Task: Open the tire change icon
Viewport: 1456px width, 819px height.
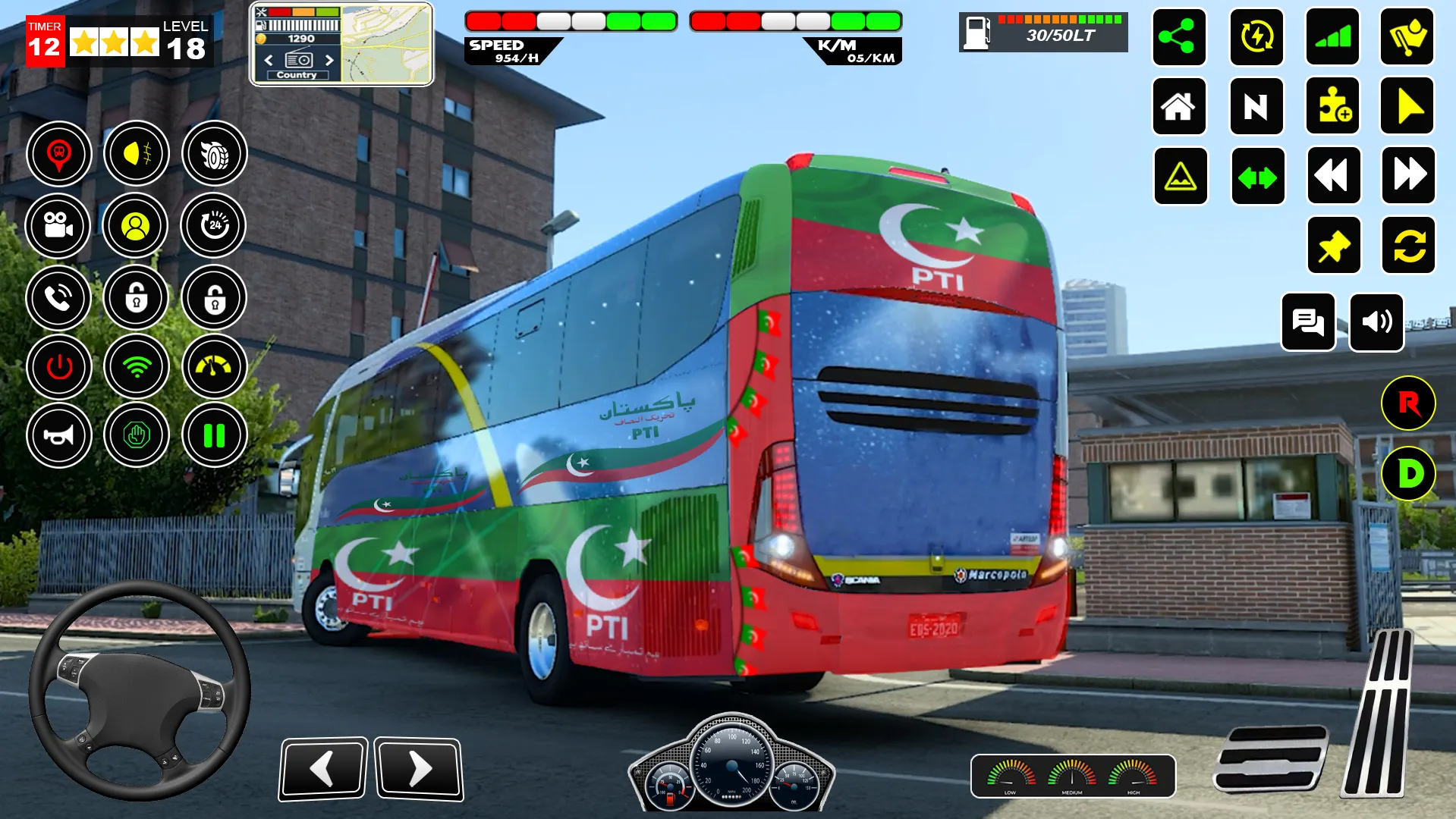Action: [215, 153]
